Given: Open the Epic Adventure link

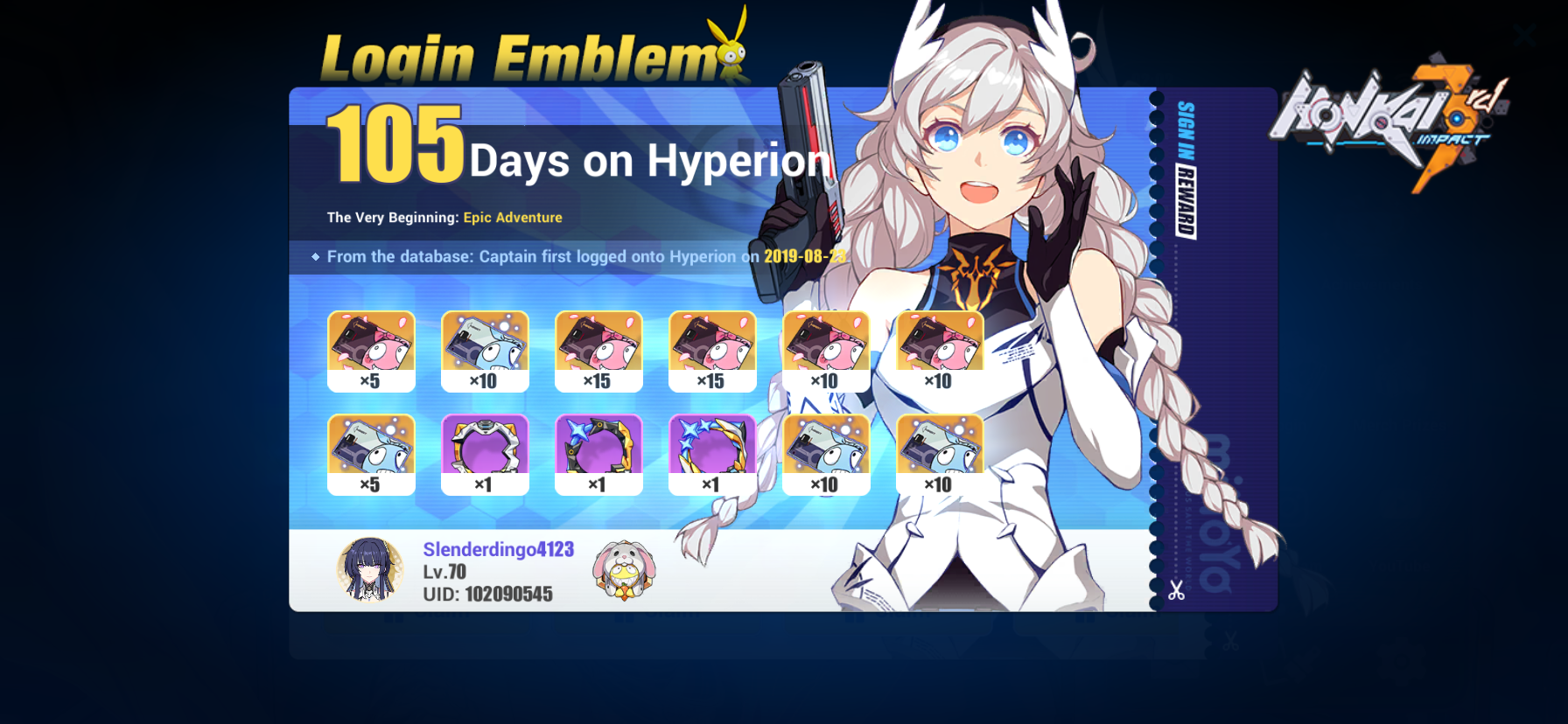Looking at the screenshot, I should coord(513,217).
